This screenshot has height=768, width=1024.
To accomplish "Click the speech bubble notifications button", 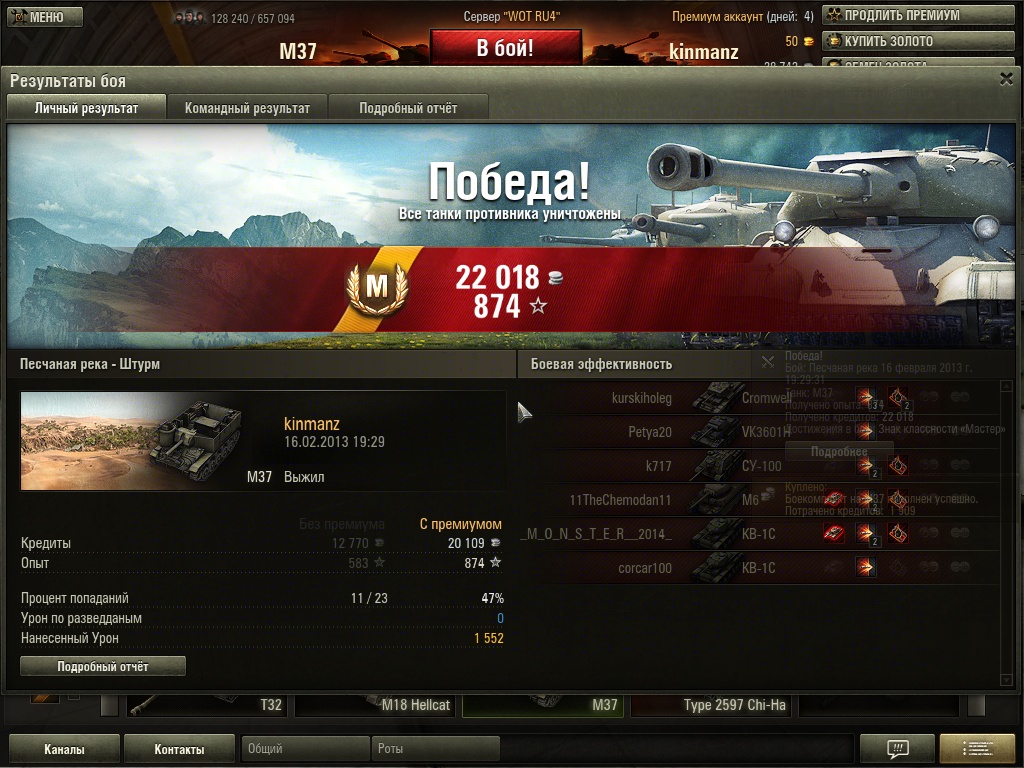I will [x=897, y=749].
